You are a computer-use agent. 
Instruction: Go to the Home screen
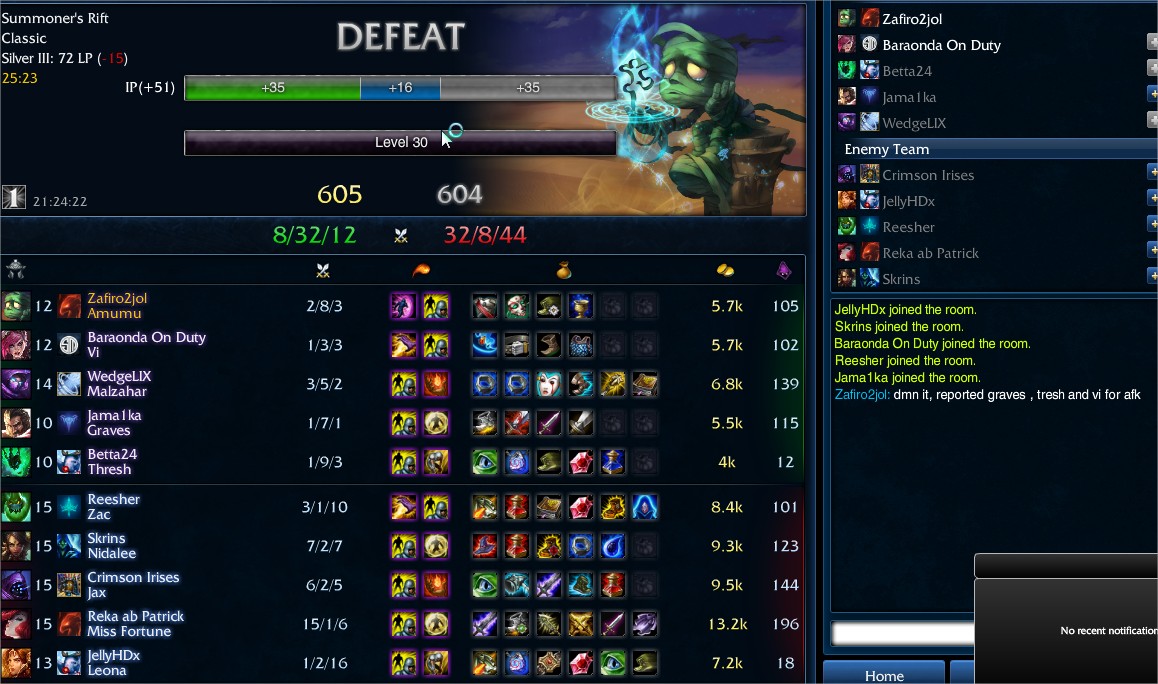click(x=884, y=675)
